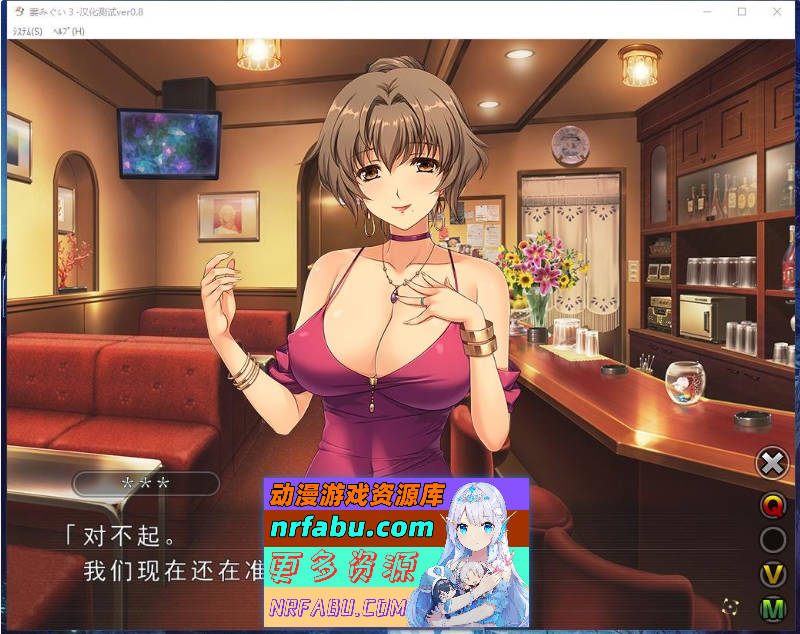Viewport: 800px width, 634px height.
Task: Maximize the game window
Action: tap(742, 11)
